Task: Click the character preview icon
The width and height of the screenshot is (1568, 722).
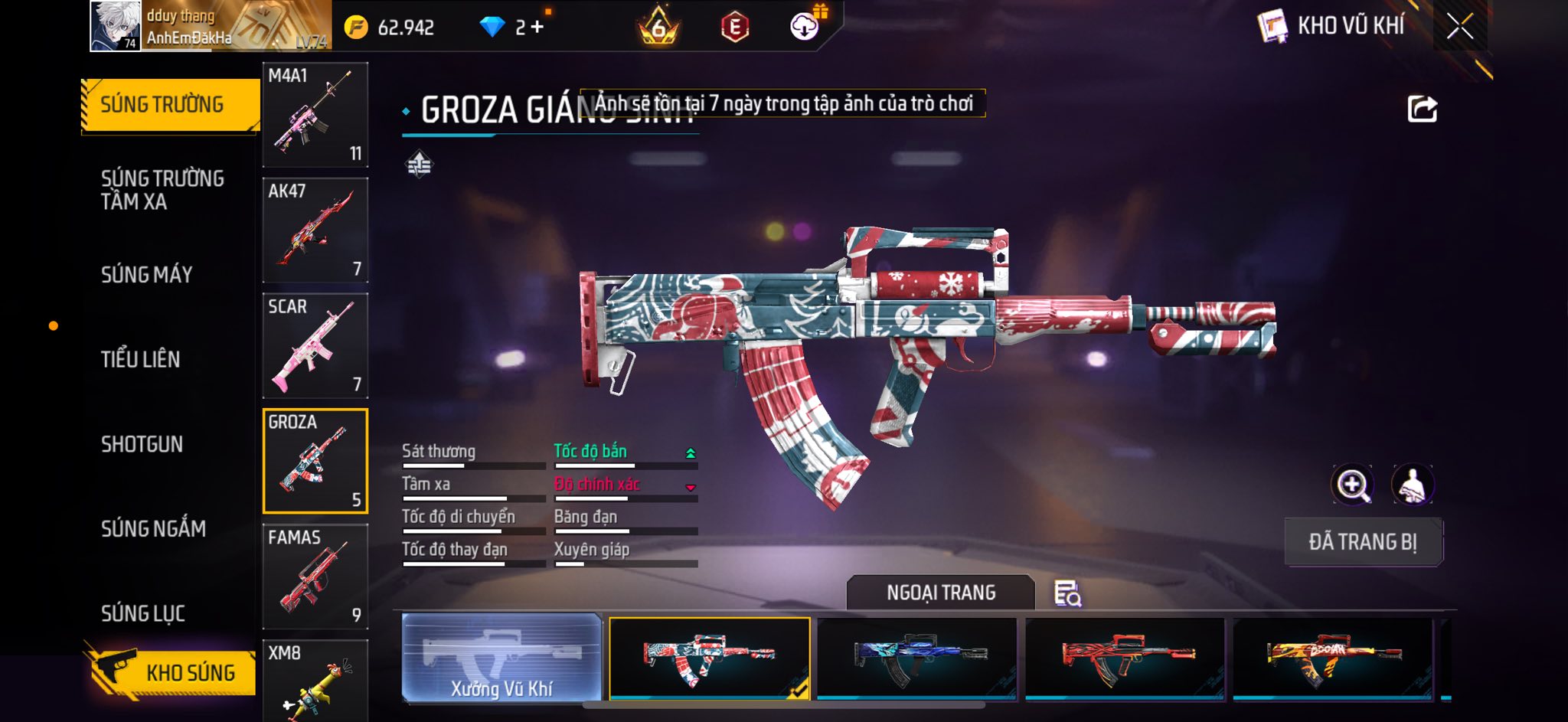Action: click(1413, 485)
